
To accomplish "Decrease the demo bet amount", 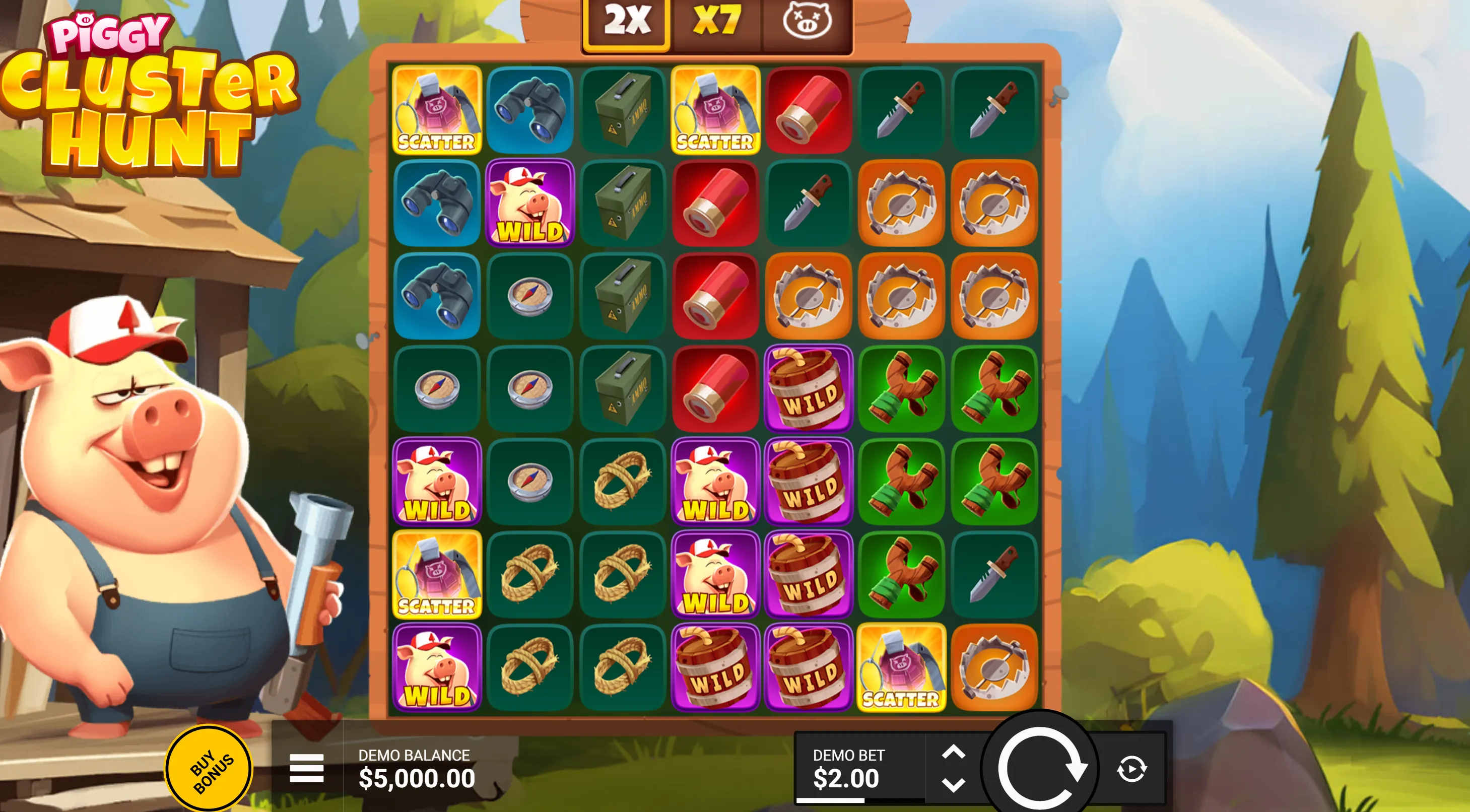I will point(953,785).
